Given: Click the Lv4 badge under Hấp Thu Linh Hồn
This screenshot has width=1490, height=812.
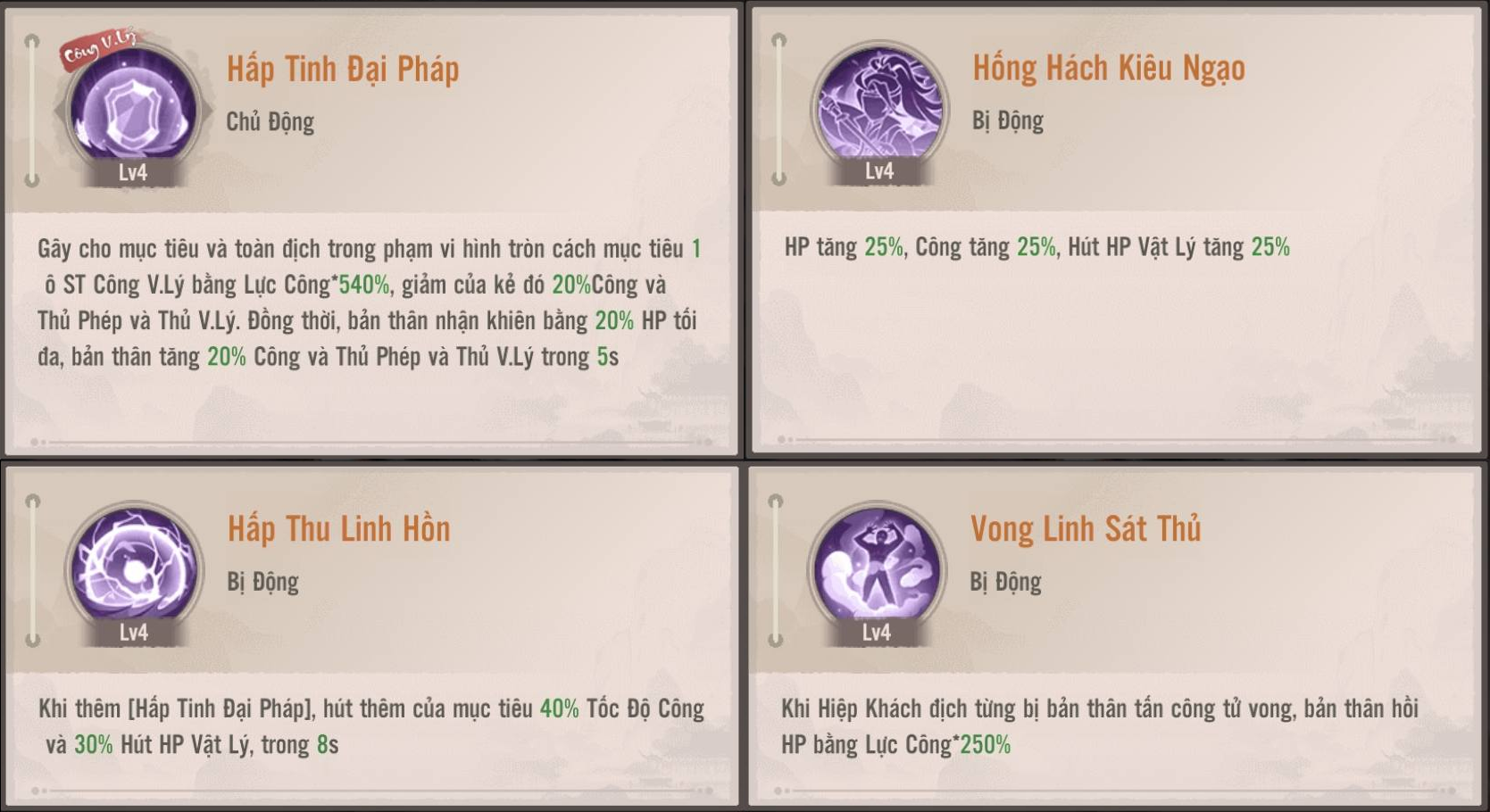Looking at the screenshot, I should 134,631.
